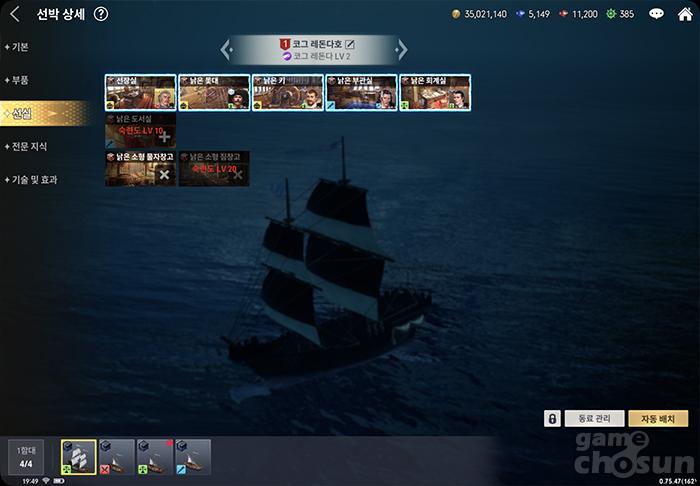Switch to the 부품 tab
This screenshot has height=486, width=700.
pos(22,80)
